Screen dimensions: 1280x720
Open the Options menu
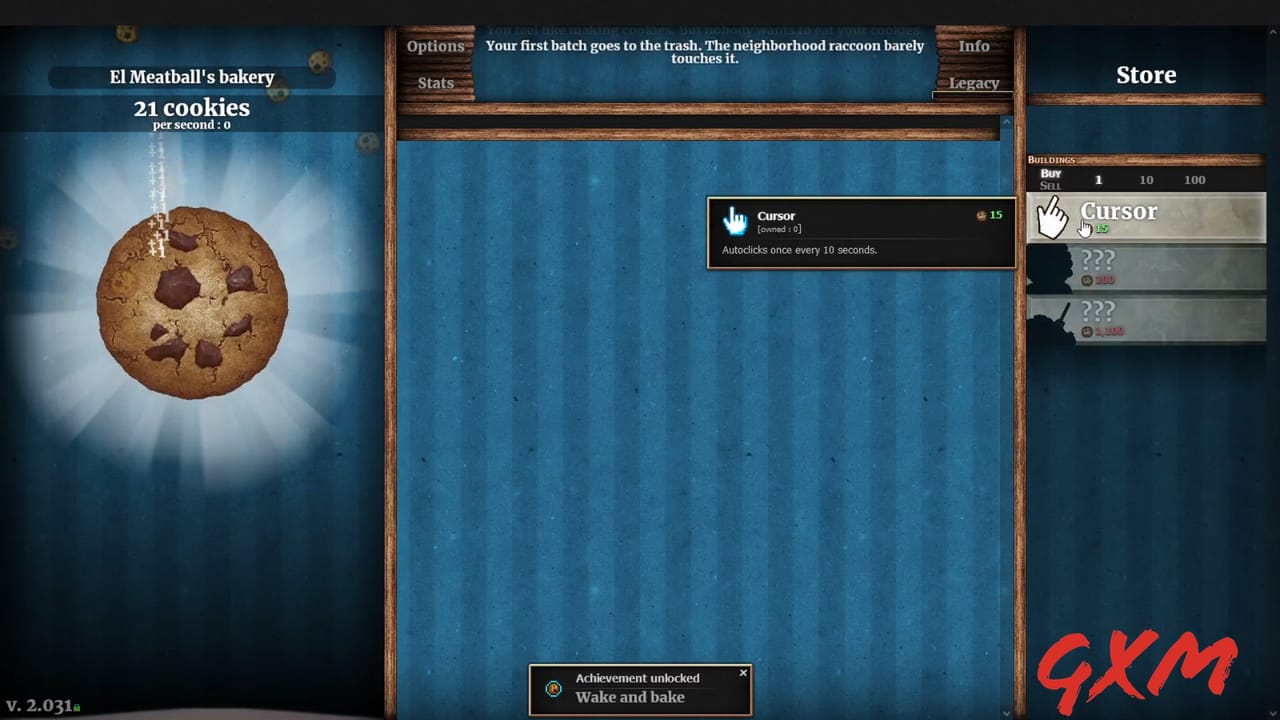(436, 45)
